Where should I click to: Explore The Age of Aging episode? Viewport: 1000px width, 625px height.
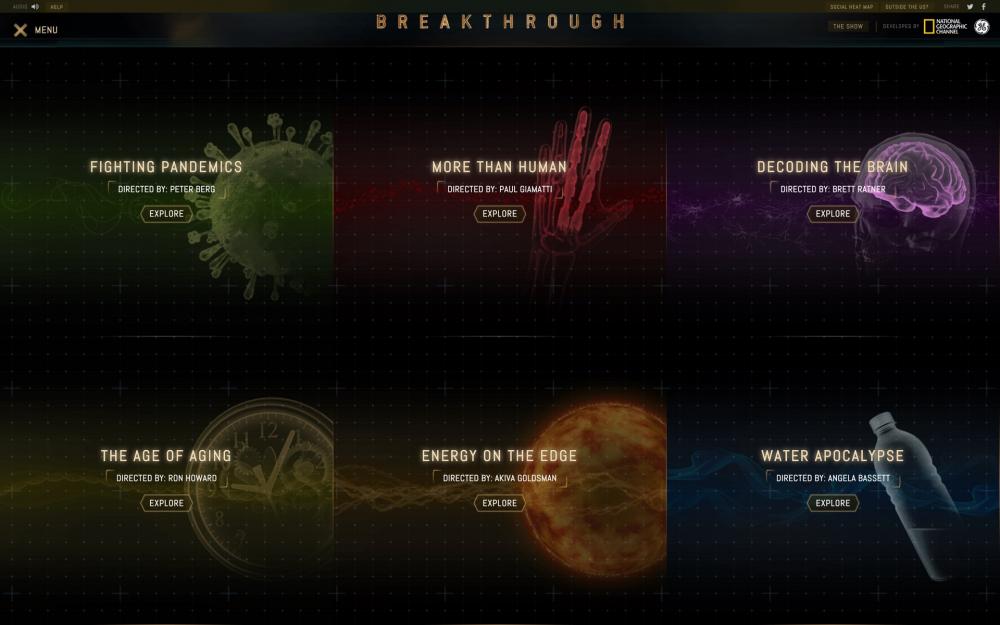[x=166, y=503]
